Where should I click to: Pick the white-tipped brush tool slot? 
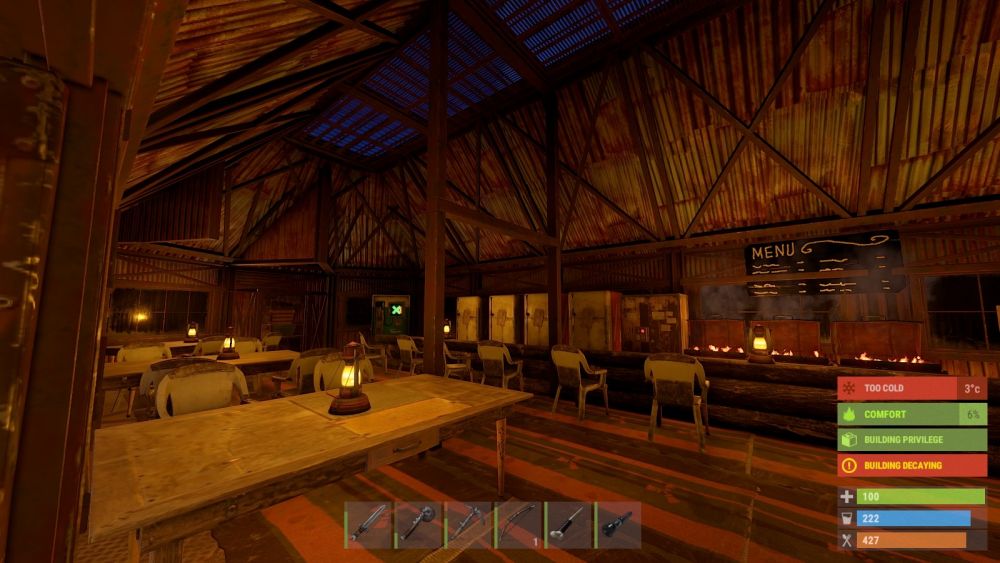568,524
